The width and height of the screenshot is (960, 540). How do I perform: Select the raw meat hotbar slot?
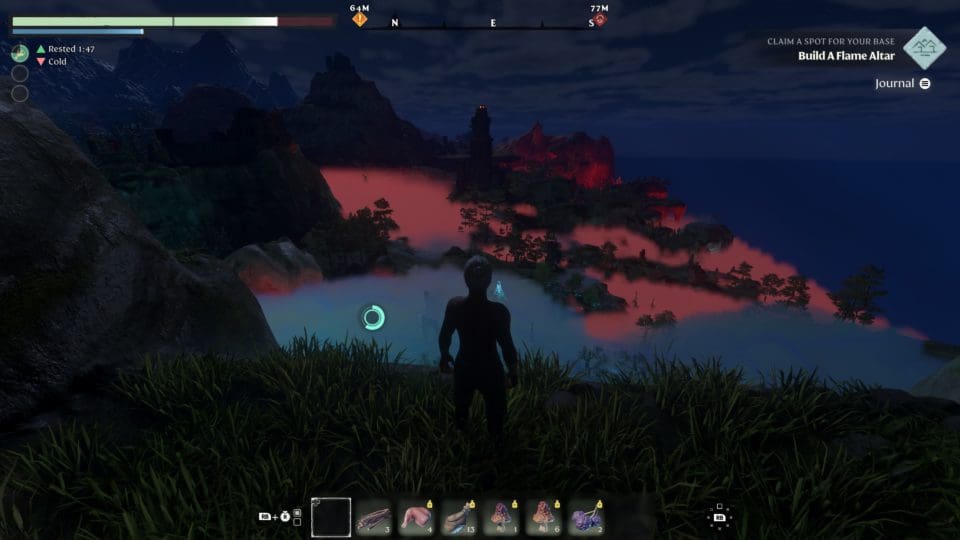coord(417,517)
